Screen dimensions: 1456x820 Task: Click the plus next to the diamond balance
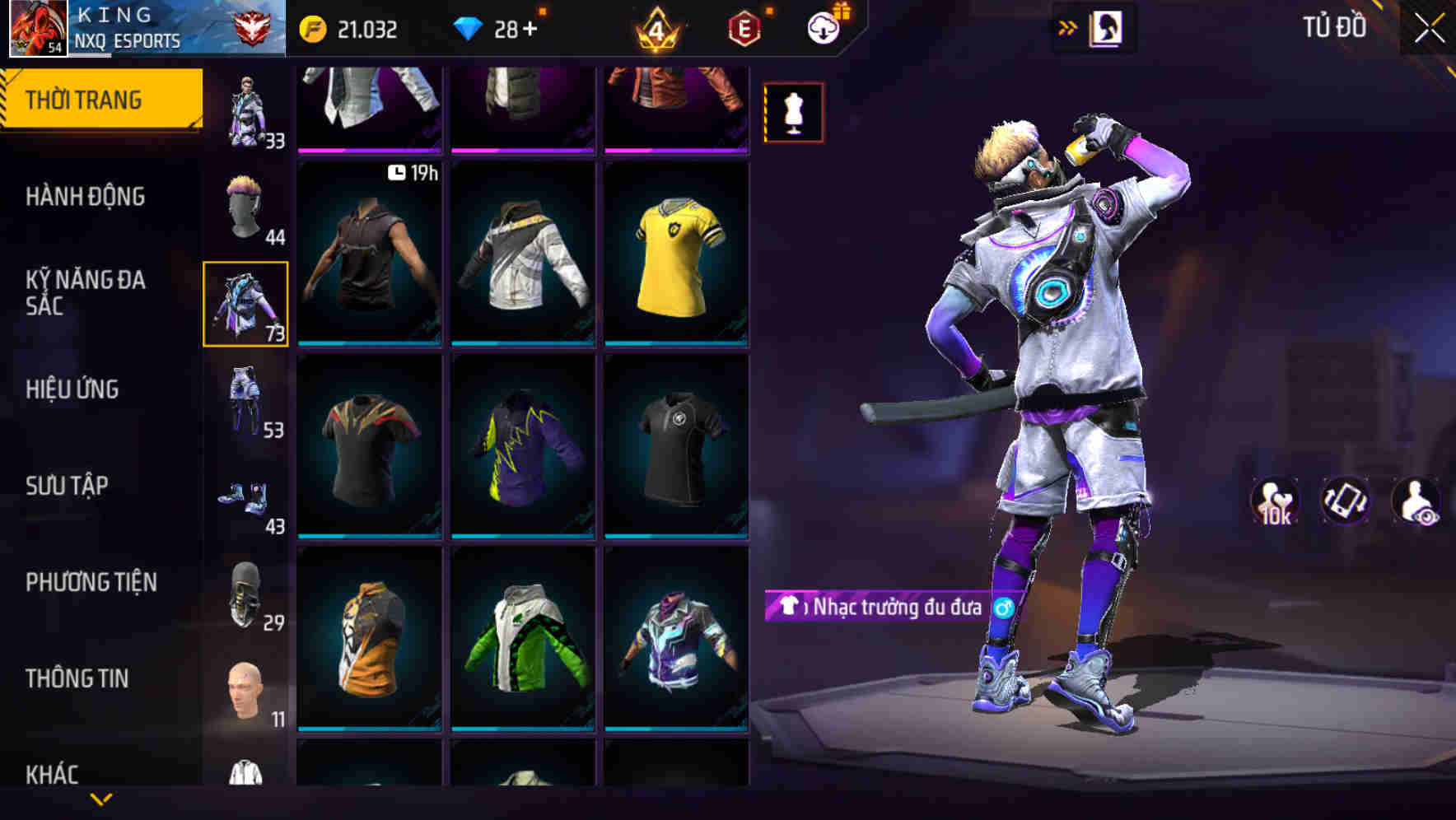[x=532, y=27]
